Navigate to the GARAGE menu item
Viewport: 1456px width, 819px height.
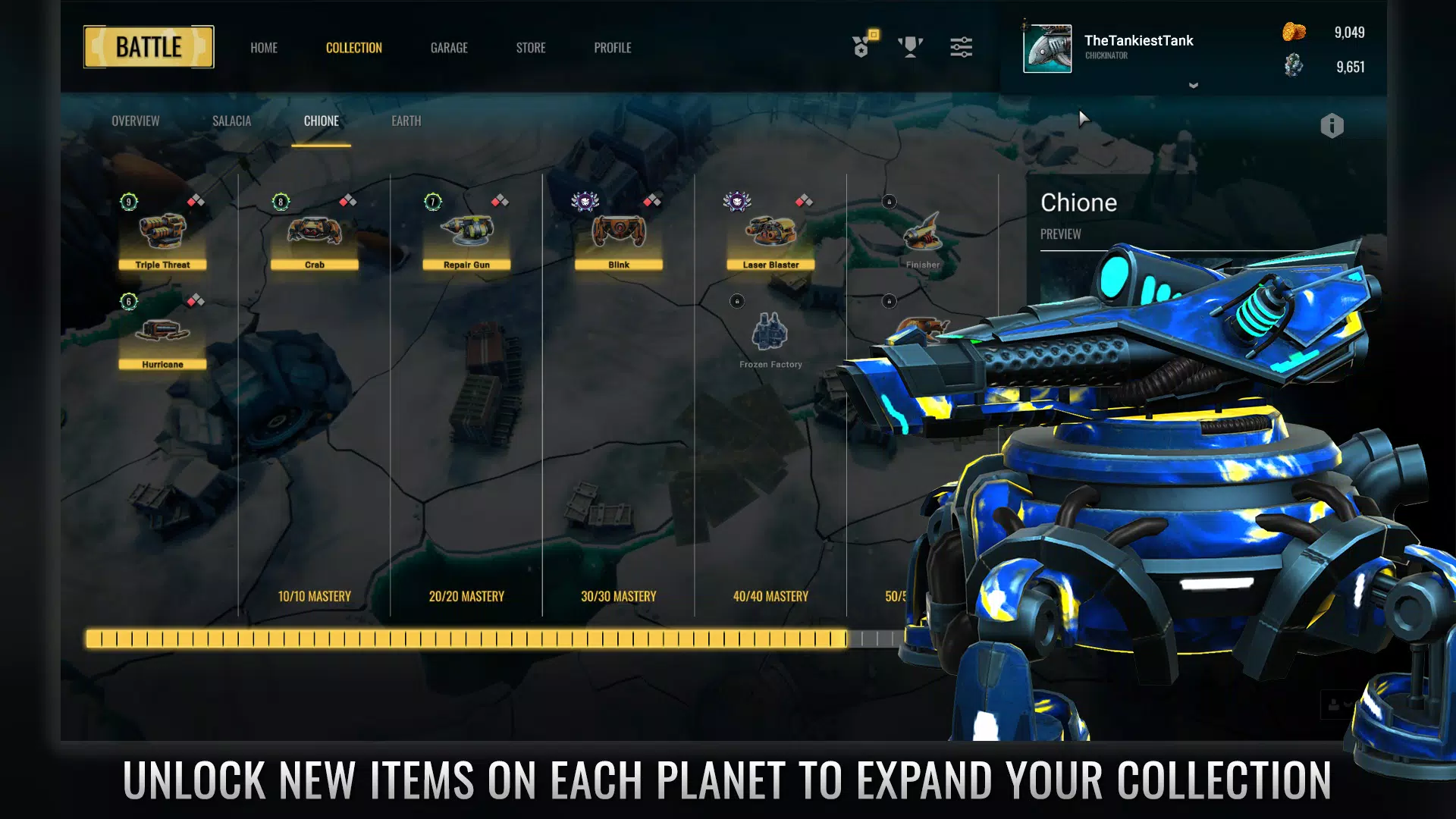(449, 48)
